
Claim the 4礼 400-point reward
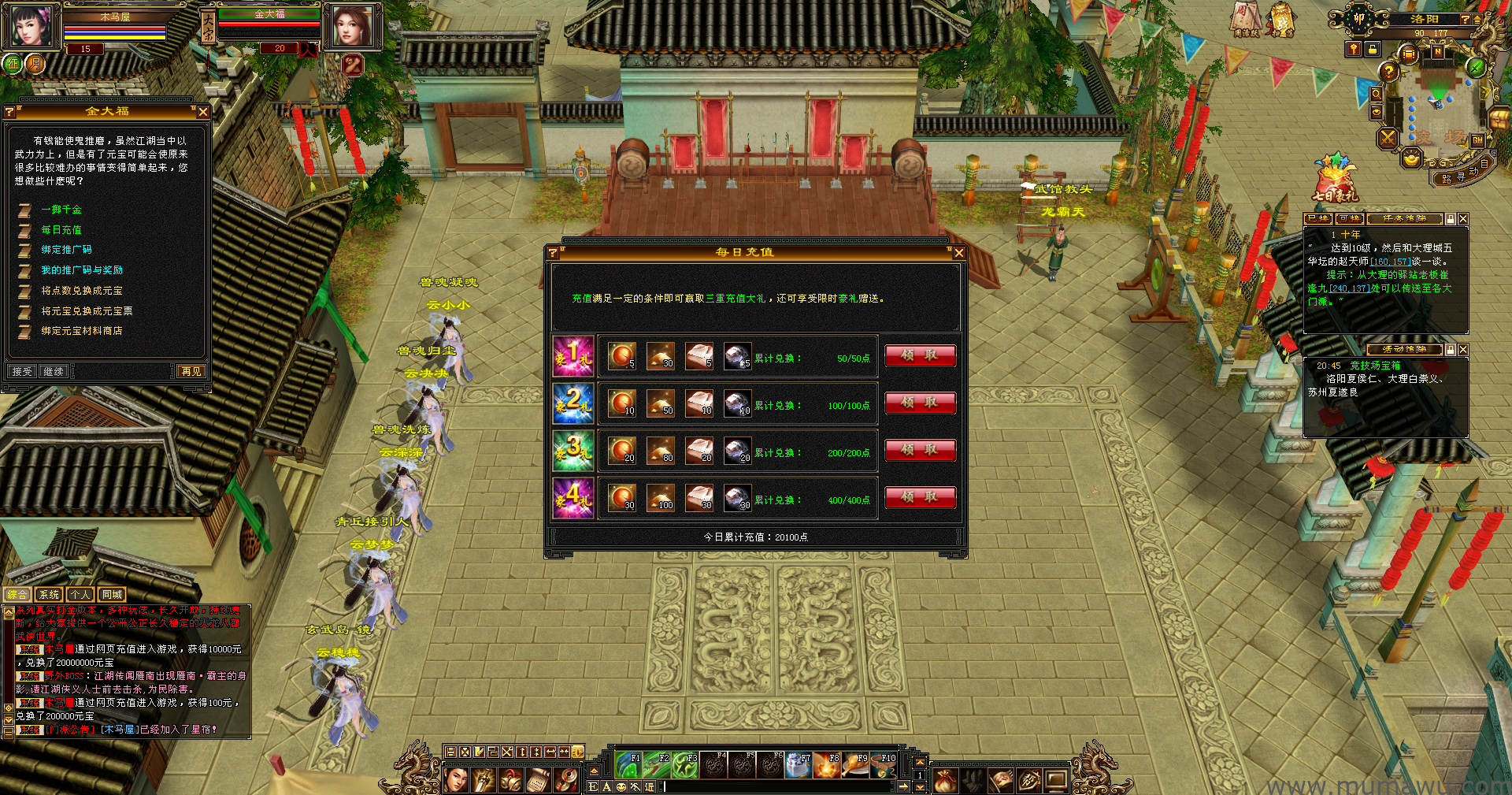920,497
